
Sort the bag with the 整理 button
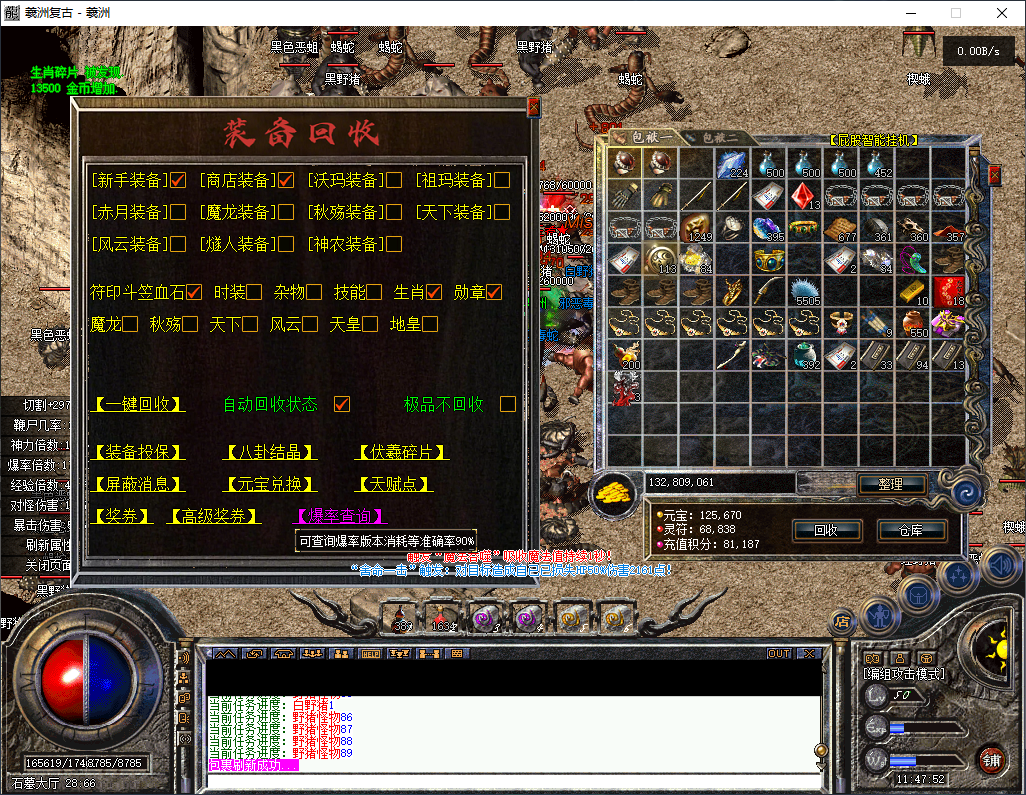pyautogui.click(x=890, y=484)
